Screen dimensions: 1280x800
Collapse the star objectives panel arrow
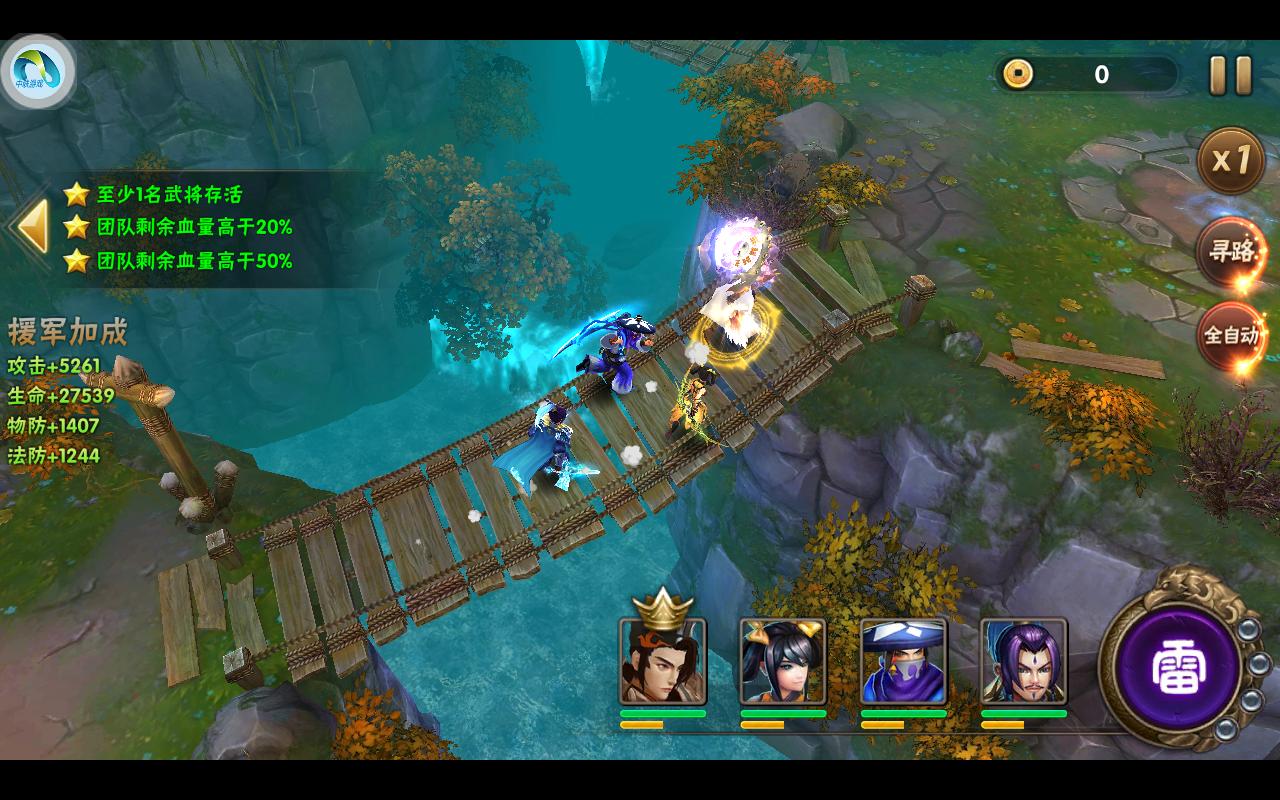tap(30, 226)
